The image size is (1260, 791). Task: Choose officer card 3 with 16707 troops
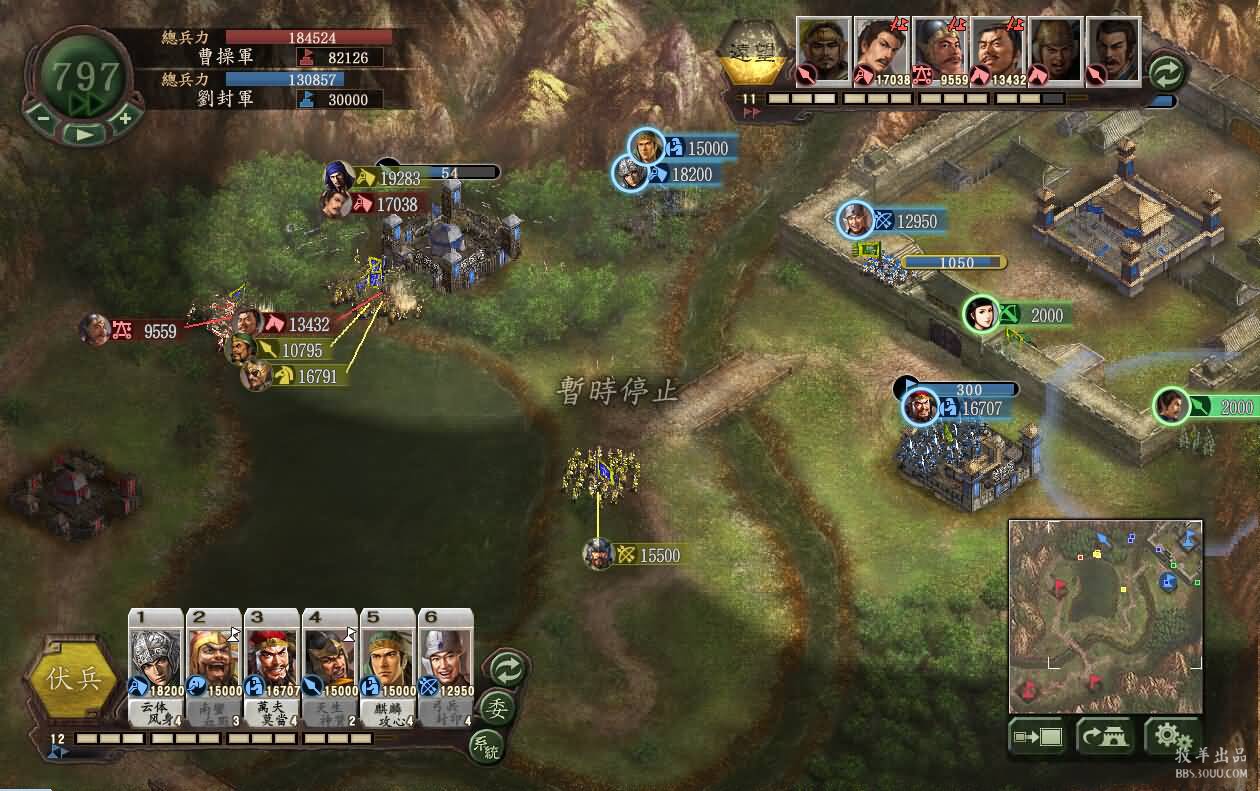271,666
